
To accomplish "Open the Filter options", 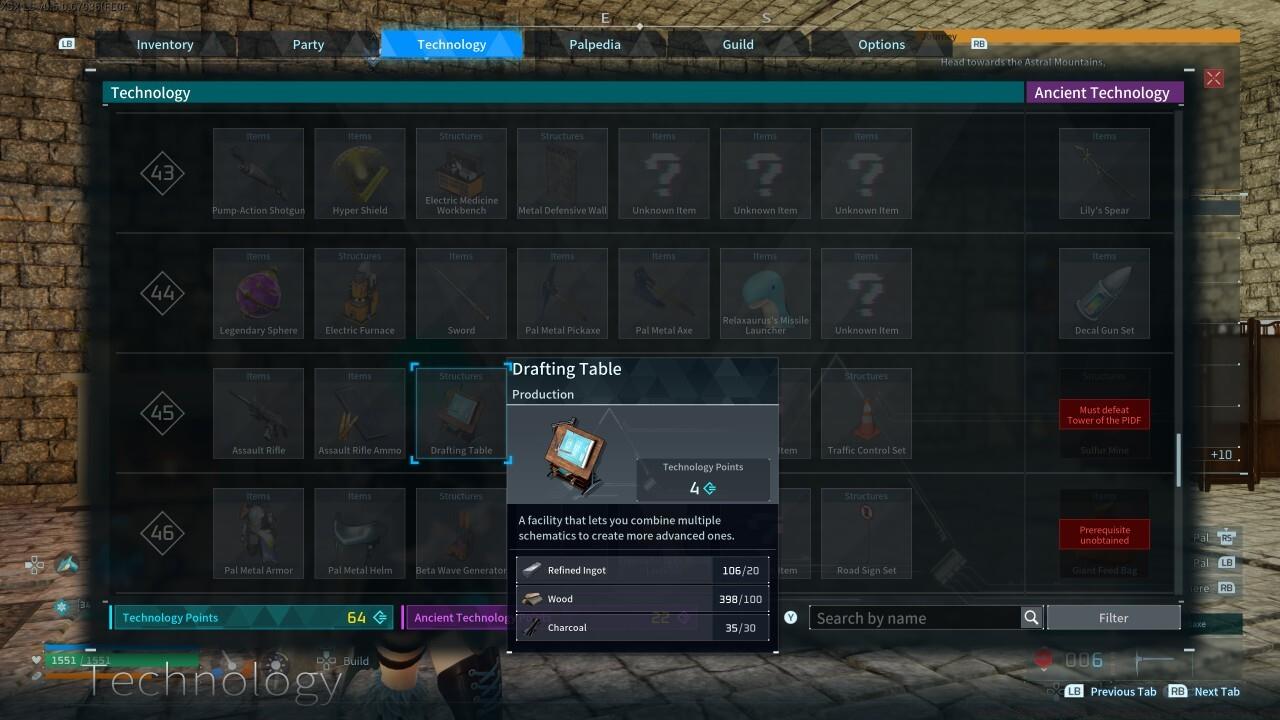I will pos(1113,617).
